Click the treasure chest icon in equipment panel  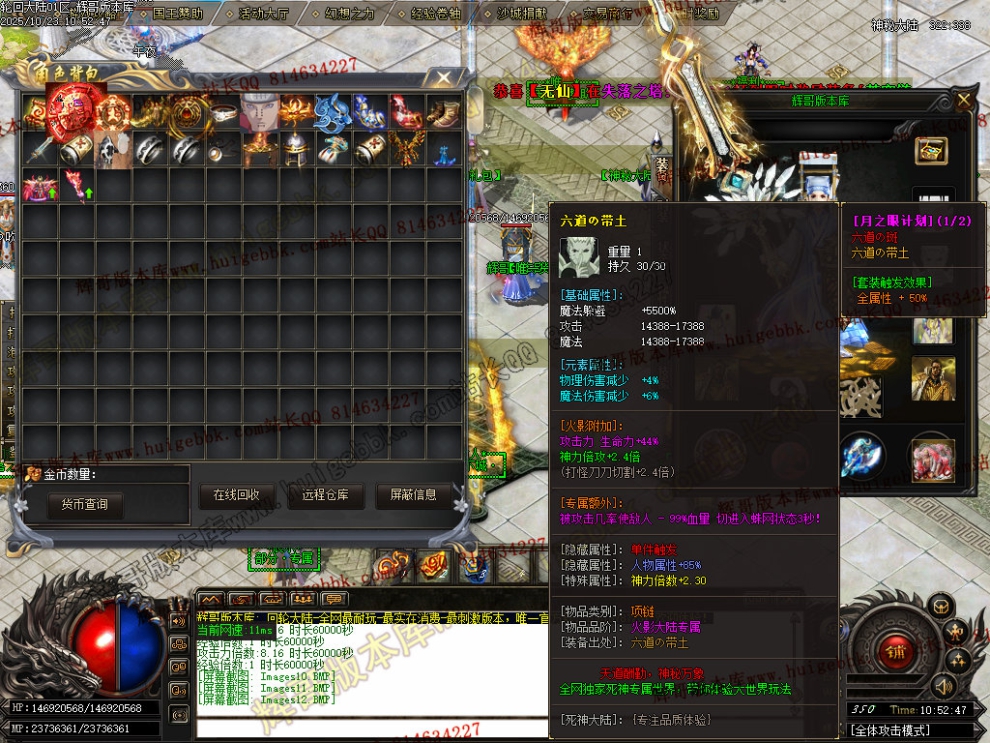[932, 151]
